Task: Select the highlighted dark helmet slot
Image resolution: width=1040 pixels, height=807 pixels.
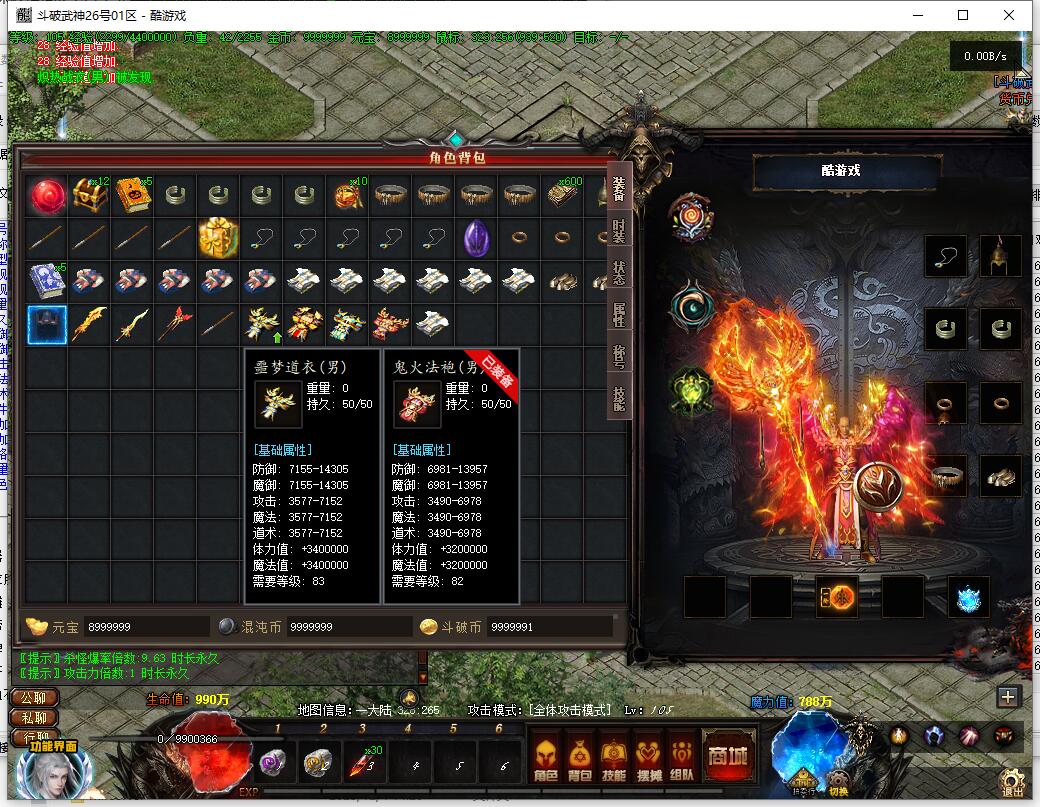Action: pos(47,324)
